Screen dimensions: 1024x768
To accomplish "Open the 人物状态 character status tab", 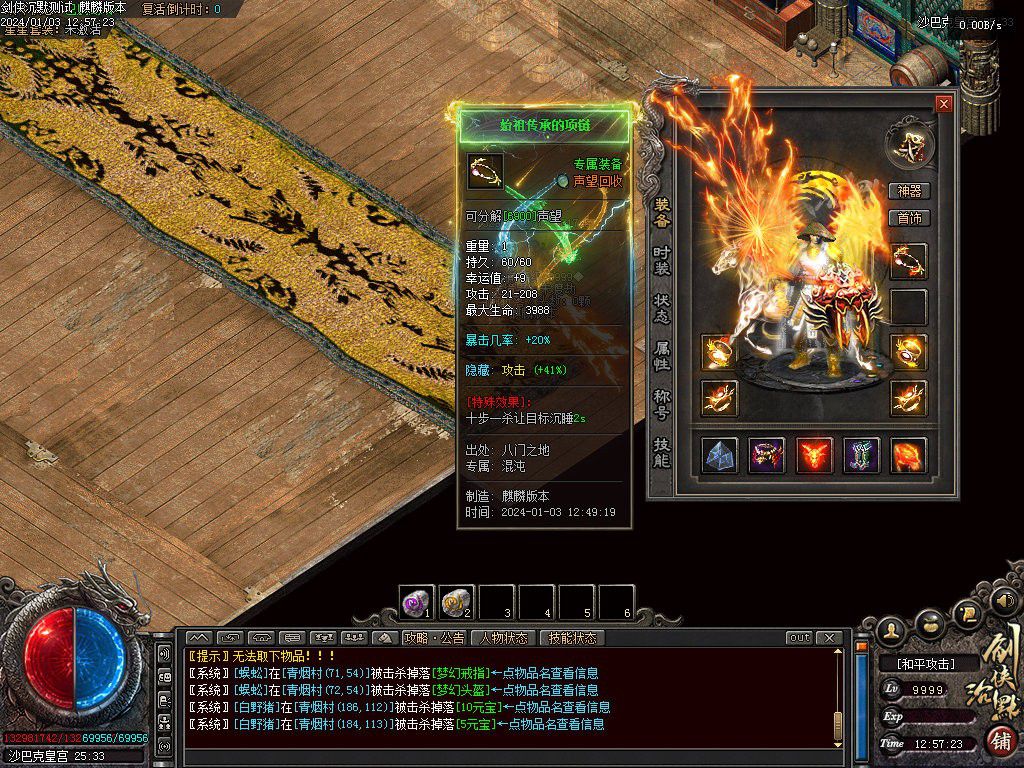I will point(503,638).
